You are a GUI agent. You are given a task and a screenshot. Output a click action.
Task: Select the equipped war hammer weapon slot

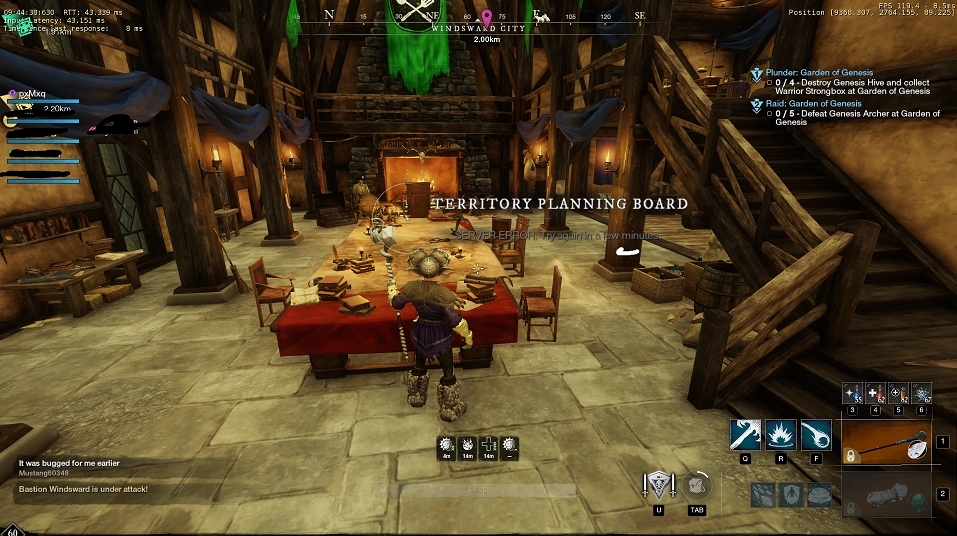point(886,441)
